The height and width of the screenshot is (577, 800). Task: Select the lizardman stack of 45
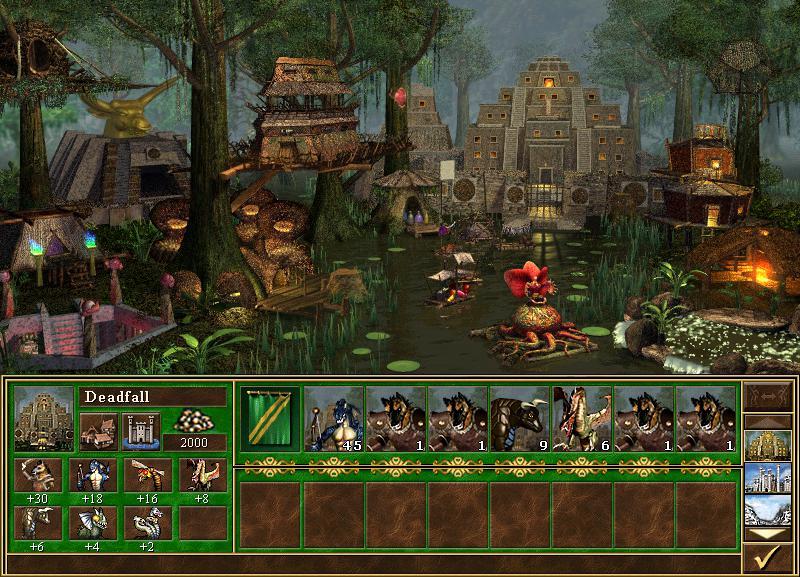click(x=333, y=419)
